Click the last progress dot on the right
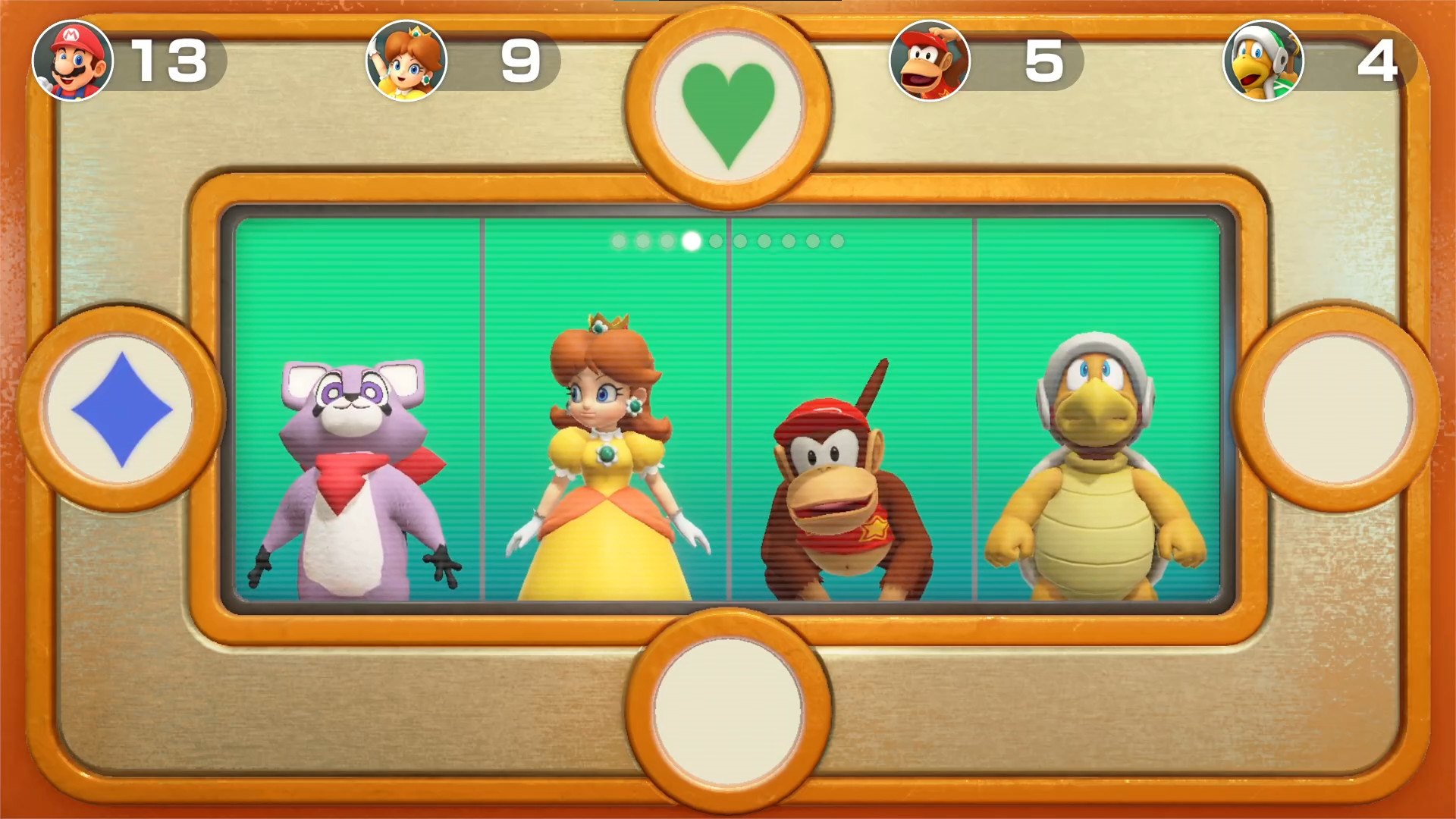Image resolution: width=1456 pixels, height=819 pixels. pos(836,240)
